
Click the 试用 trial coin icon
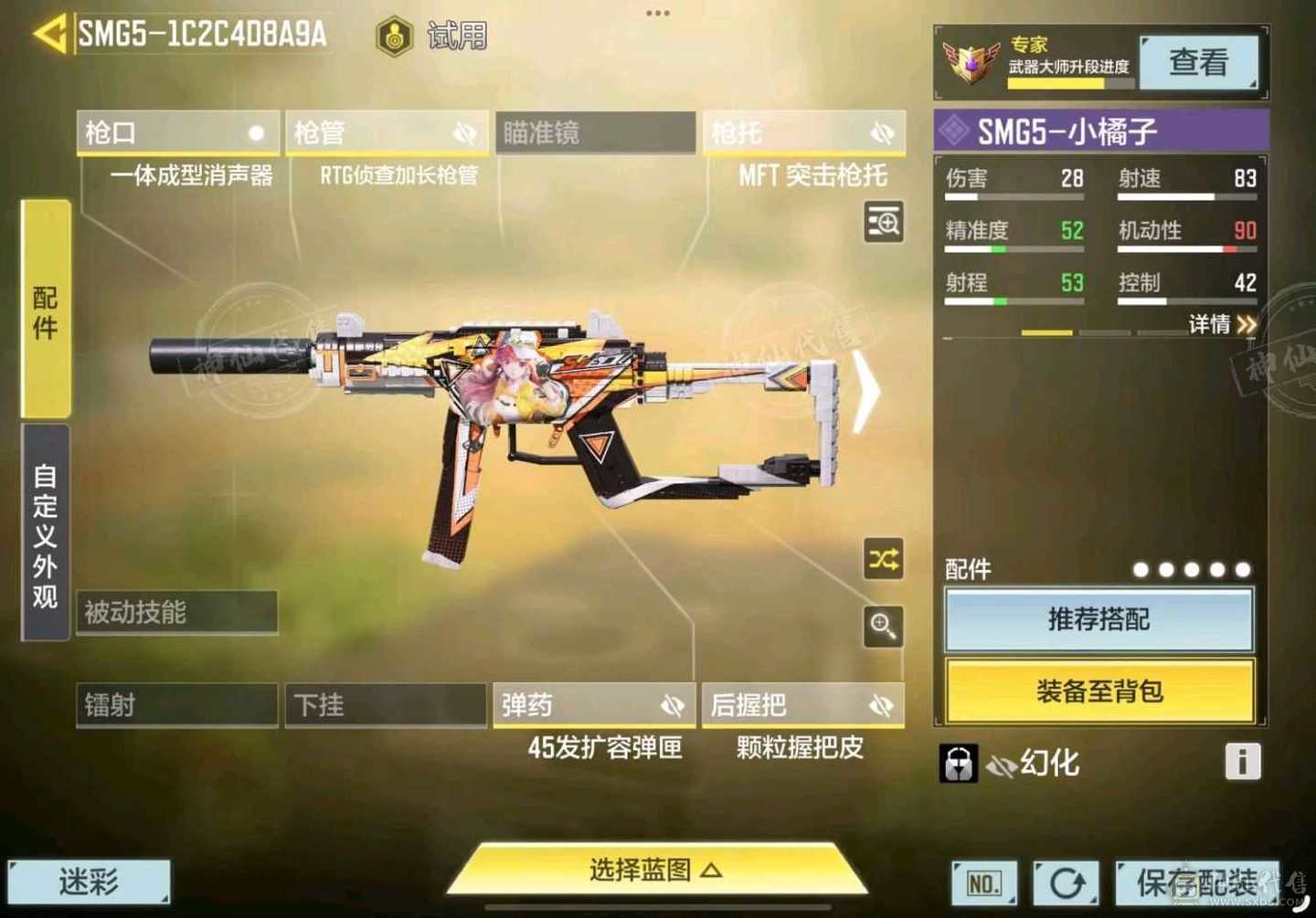click(x=395, y=36)
